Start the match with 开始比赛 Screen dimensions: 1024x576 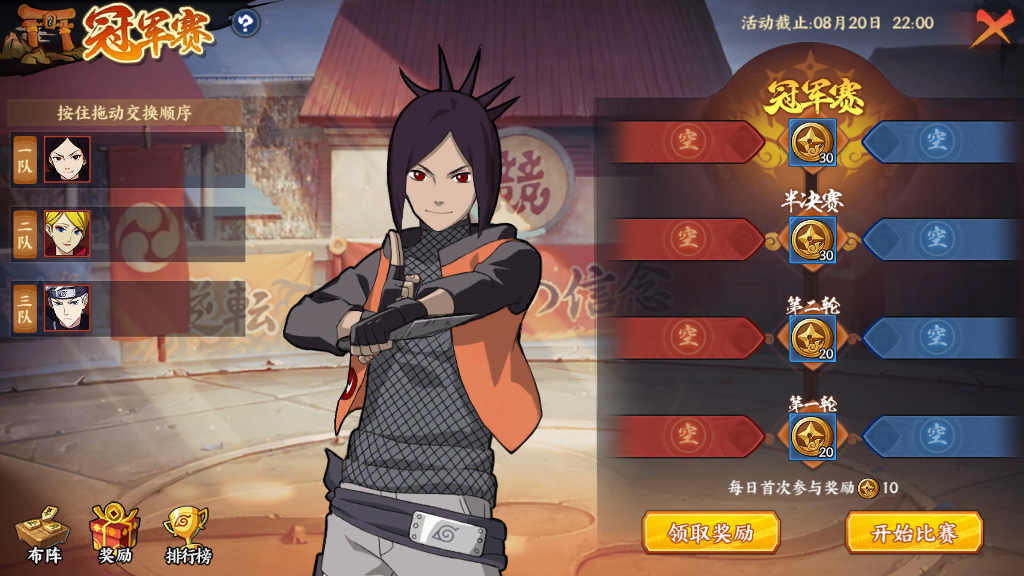point(914,532)
